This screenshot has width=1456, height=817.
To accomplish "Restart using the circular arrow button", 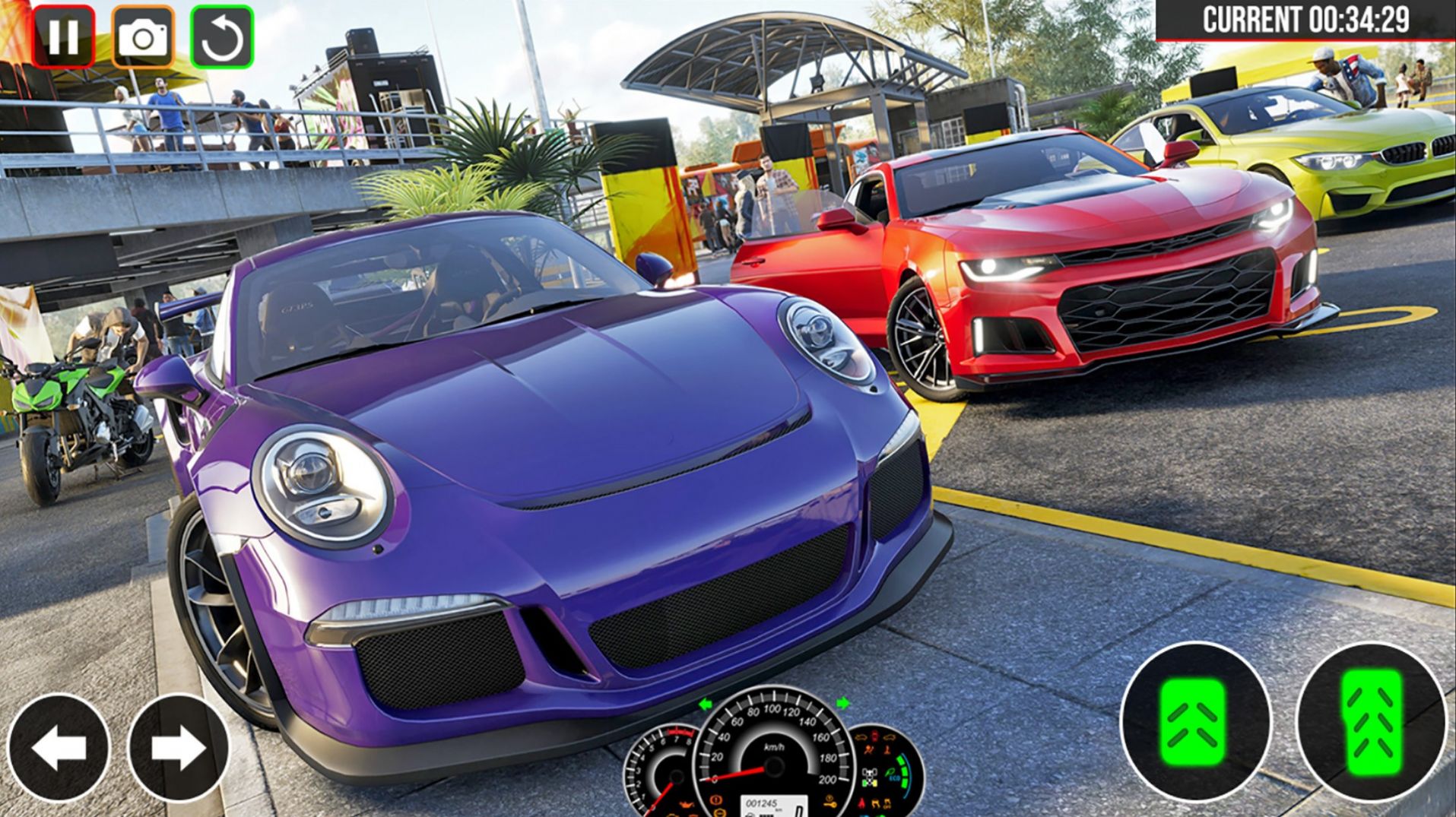I will (x=222, y=36).
